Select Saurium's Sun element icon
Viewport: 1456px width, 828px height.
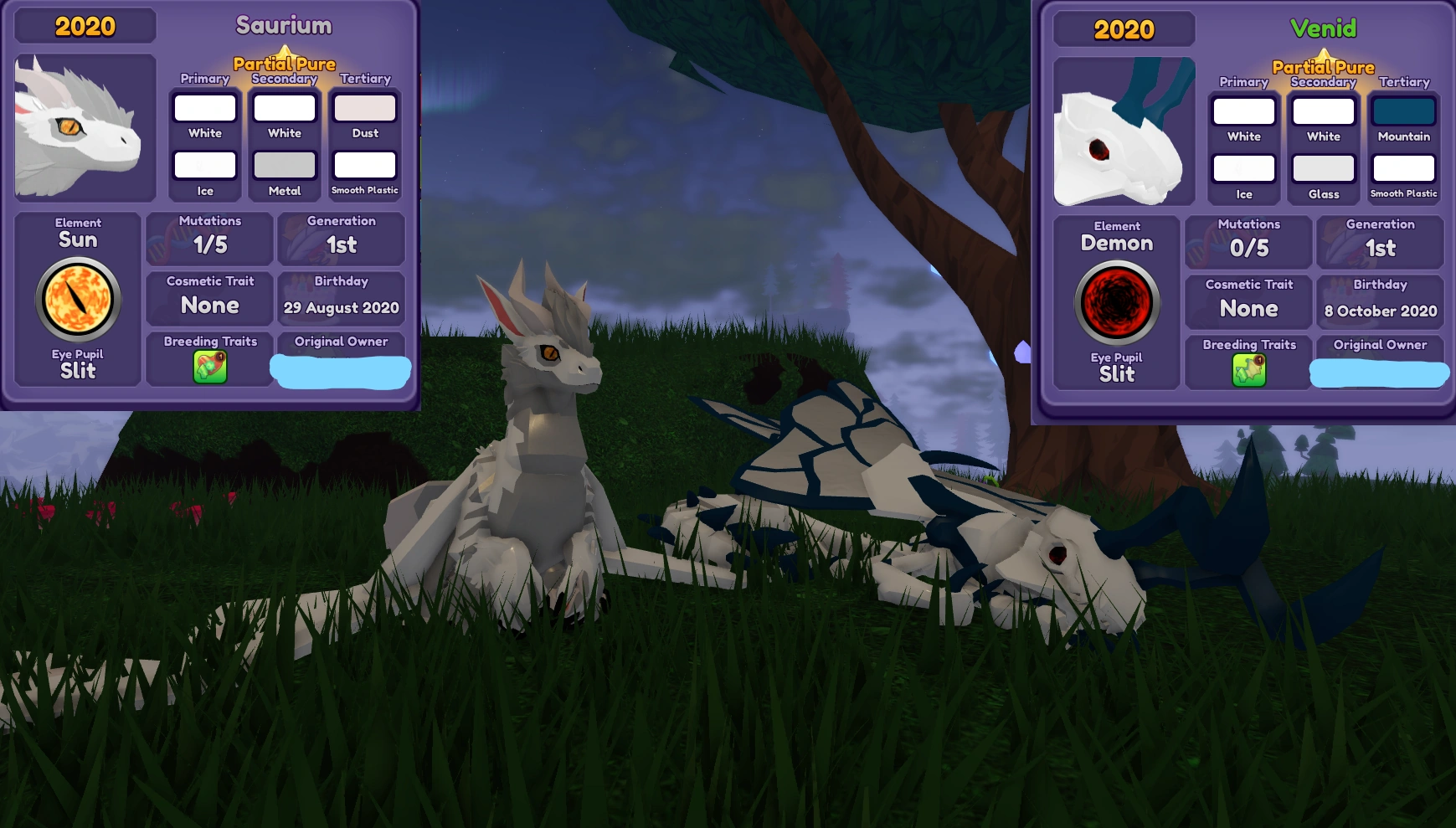(77, 299)
